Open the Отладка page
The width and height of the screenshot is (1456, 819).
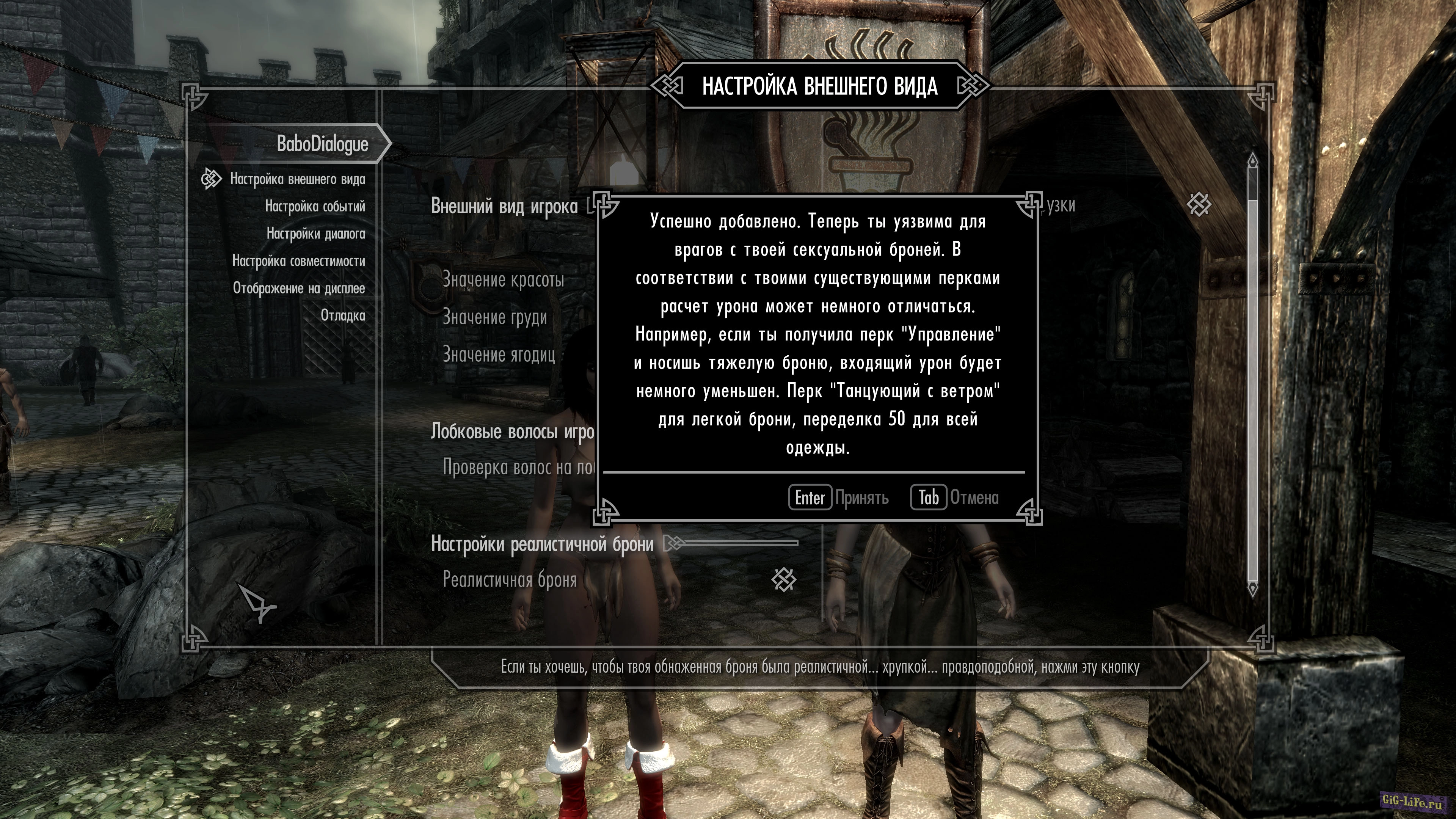[x=342, y=315]
